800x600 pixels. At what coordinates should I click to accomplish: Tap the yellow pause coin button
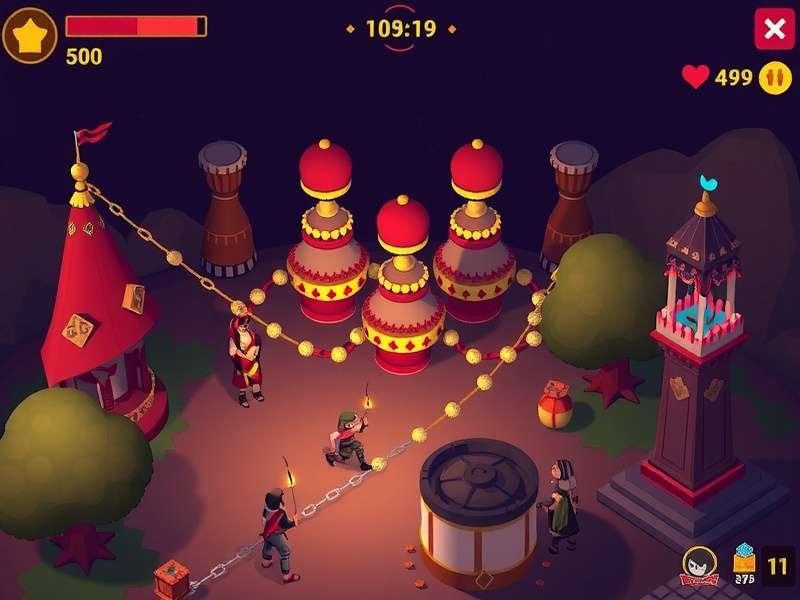click(775, 77)
